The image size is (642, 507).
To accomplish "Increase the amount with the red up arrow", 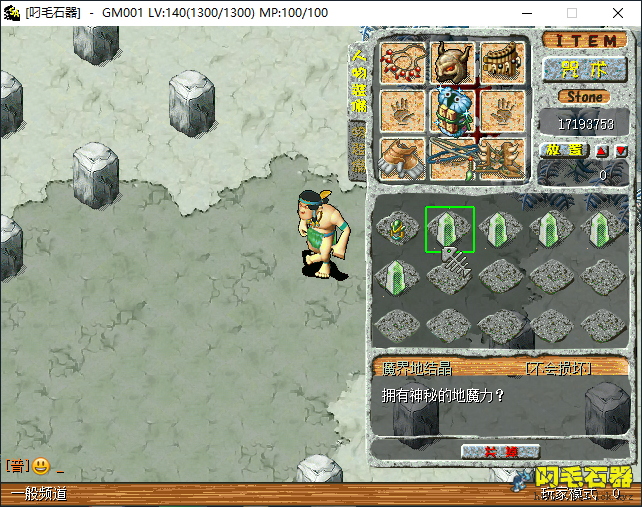I will click(602, 151).
